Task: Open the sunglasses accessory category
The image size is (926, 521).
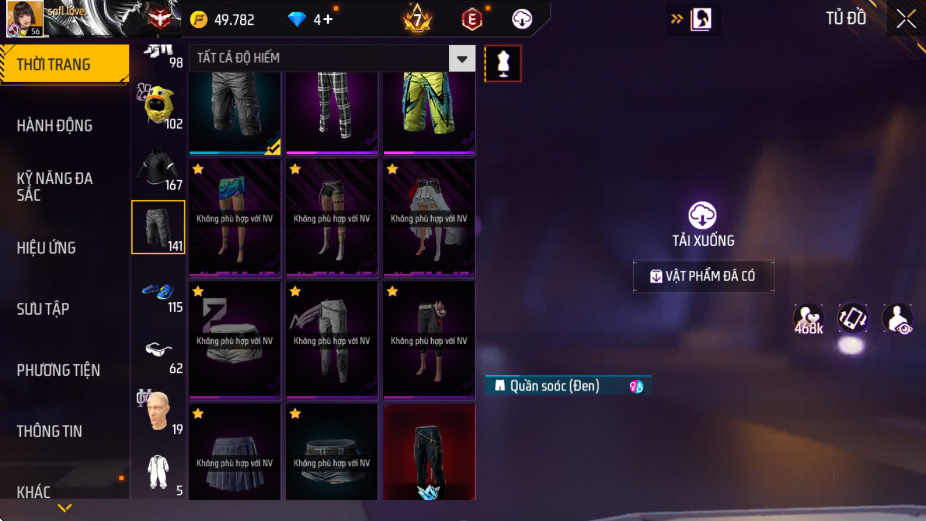Action: [158, 350]
